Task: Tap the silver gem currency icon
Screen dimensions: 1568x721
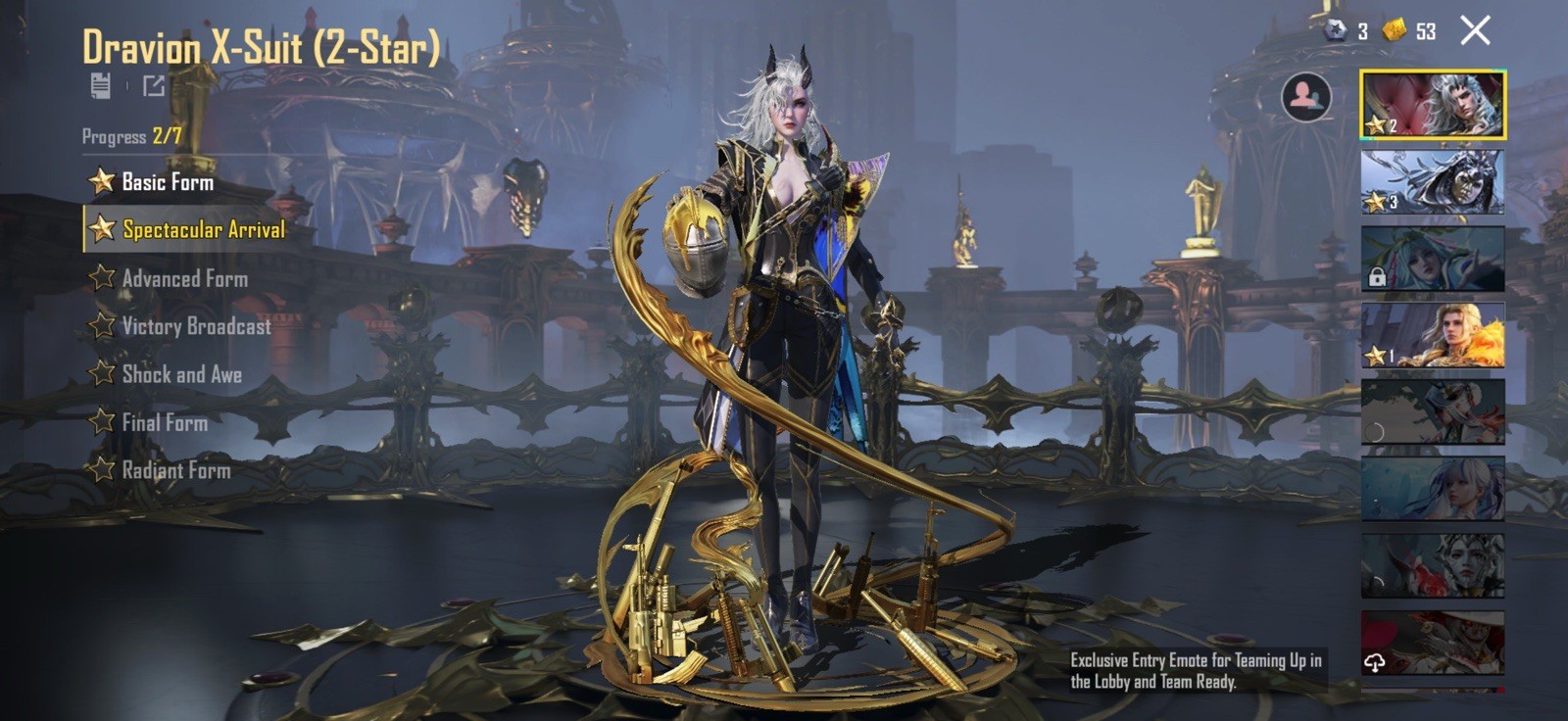Action: pos(1336,30)
